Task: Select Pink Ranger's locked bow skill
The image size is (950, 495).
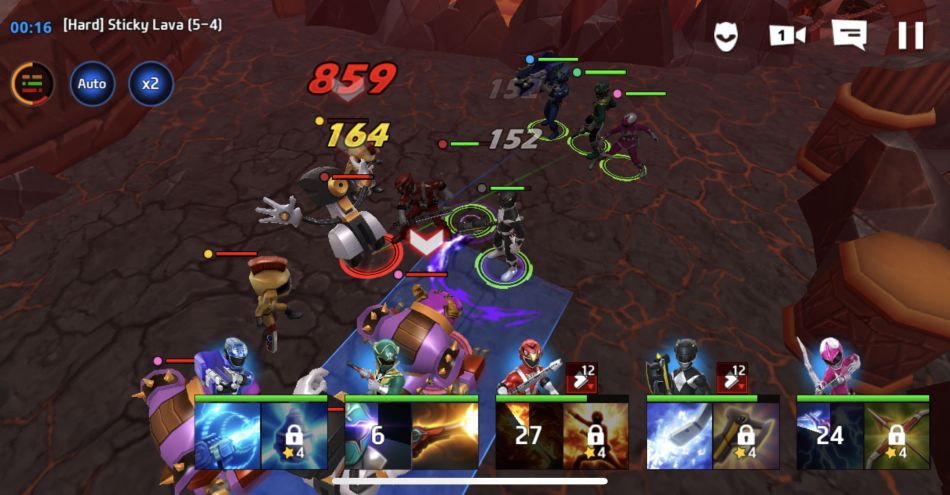Action: (x=896, y=435)
